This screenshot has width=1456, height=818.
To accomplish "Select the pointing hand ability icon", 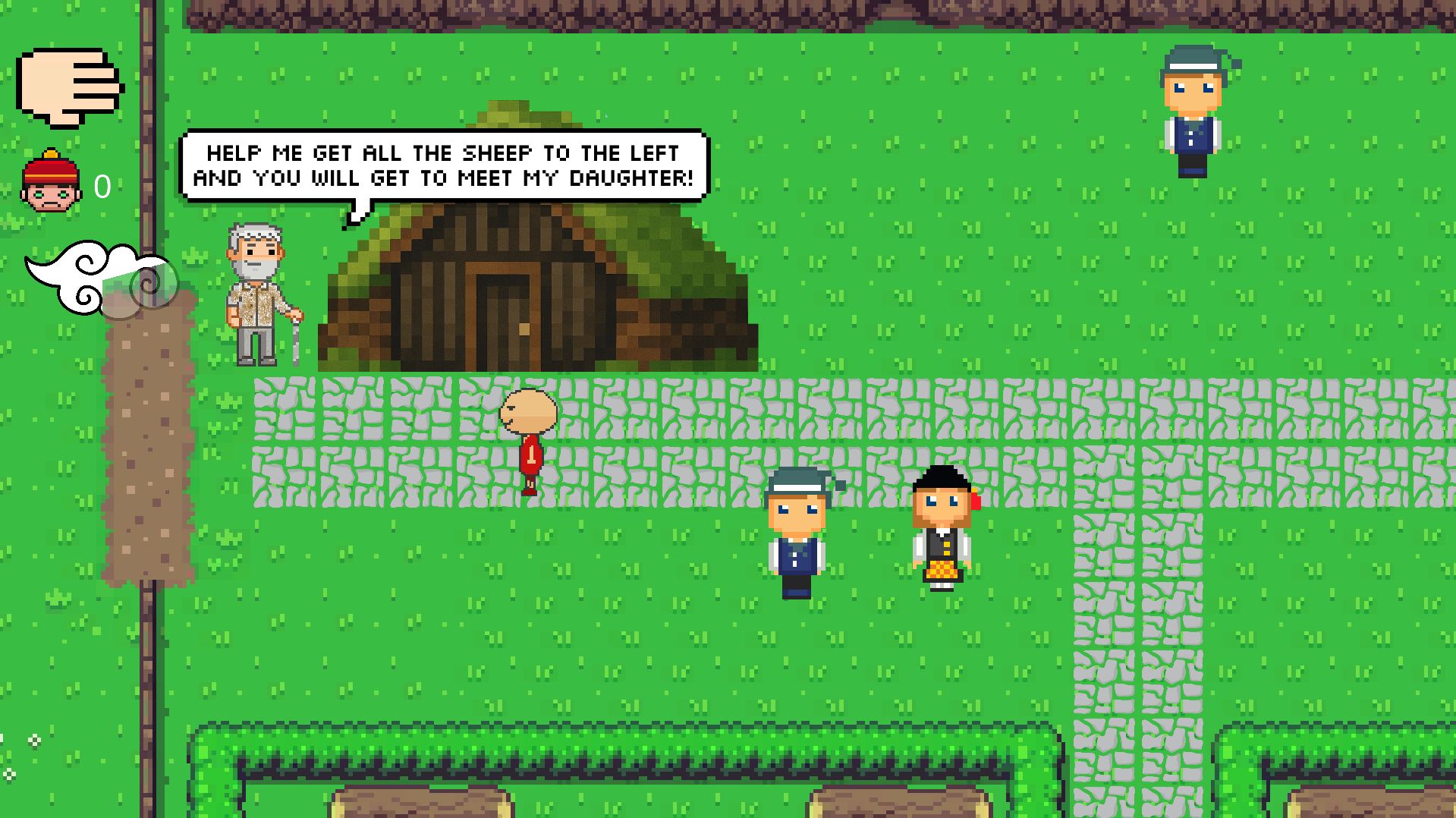I will [69, 87].
